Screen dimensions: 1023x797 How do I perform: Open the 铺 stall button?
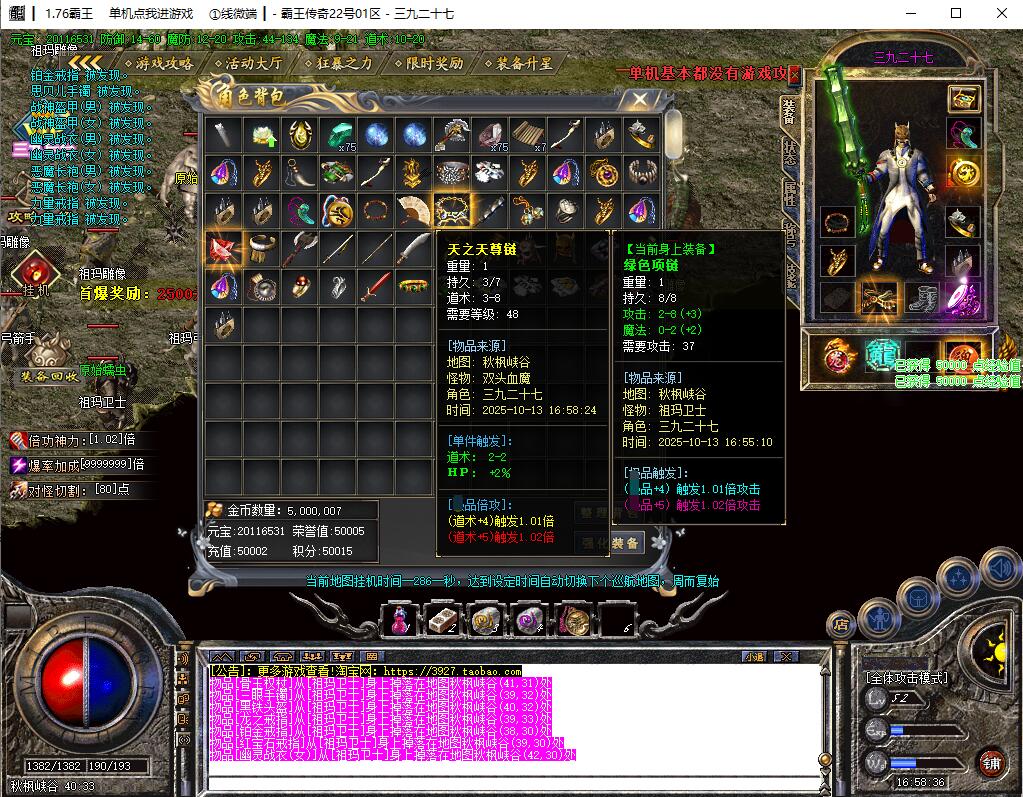point(991,764)
